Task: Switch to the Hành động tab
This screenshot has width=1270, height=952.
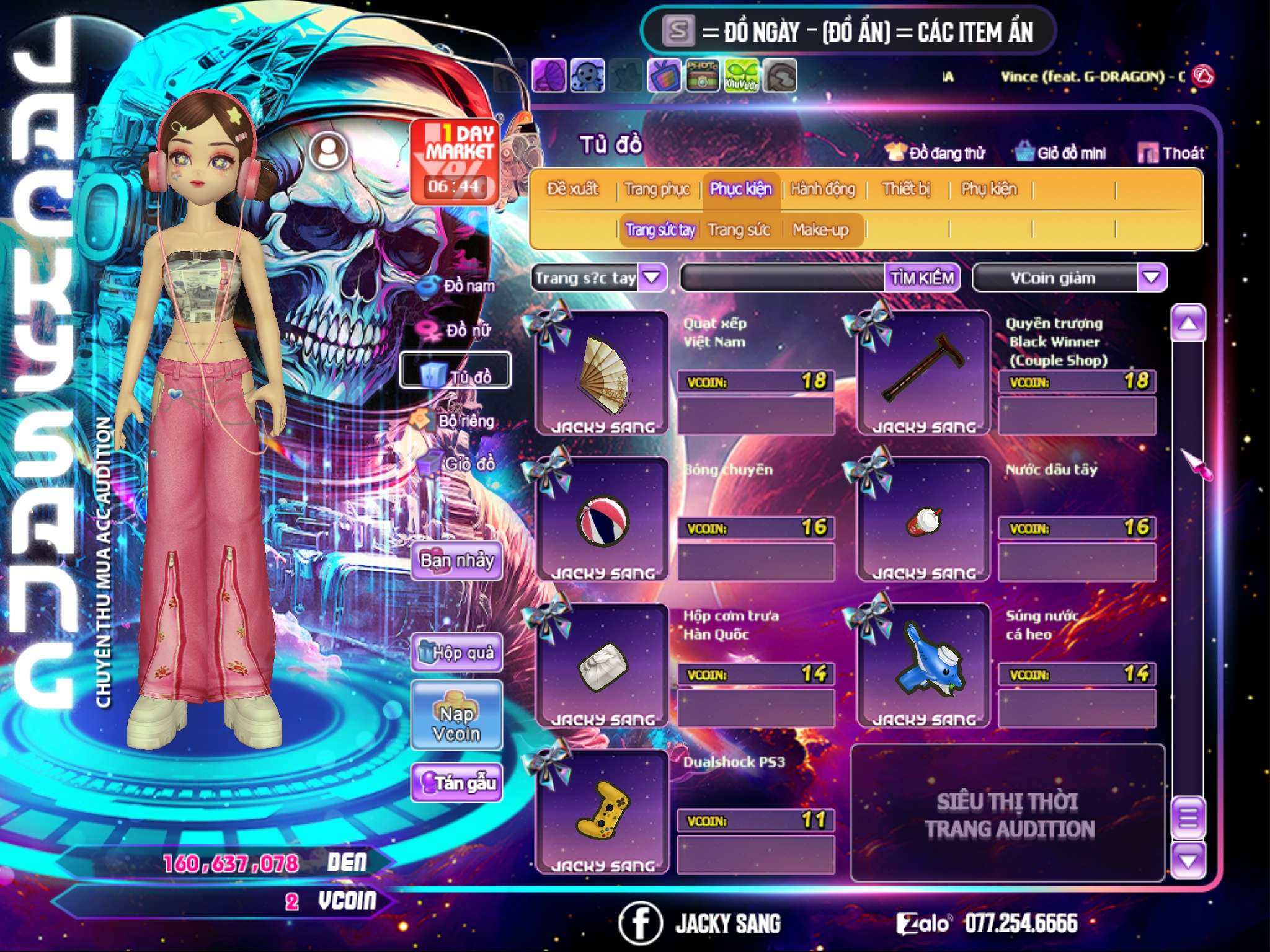Action: pos(822,189)
